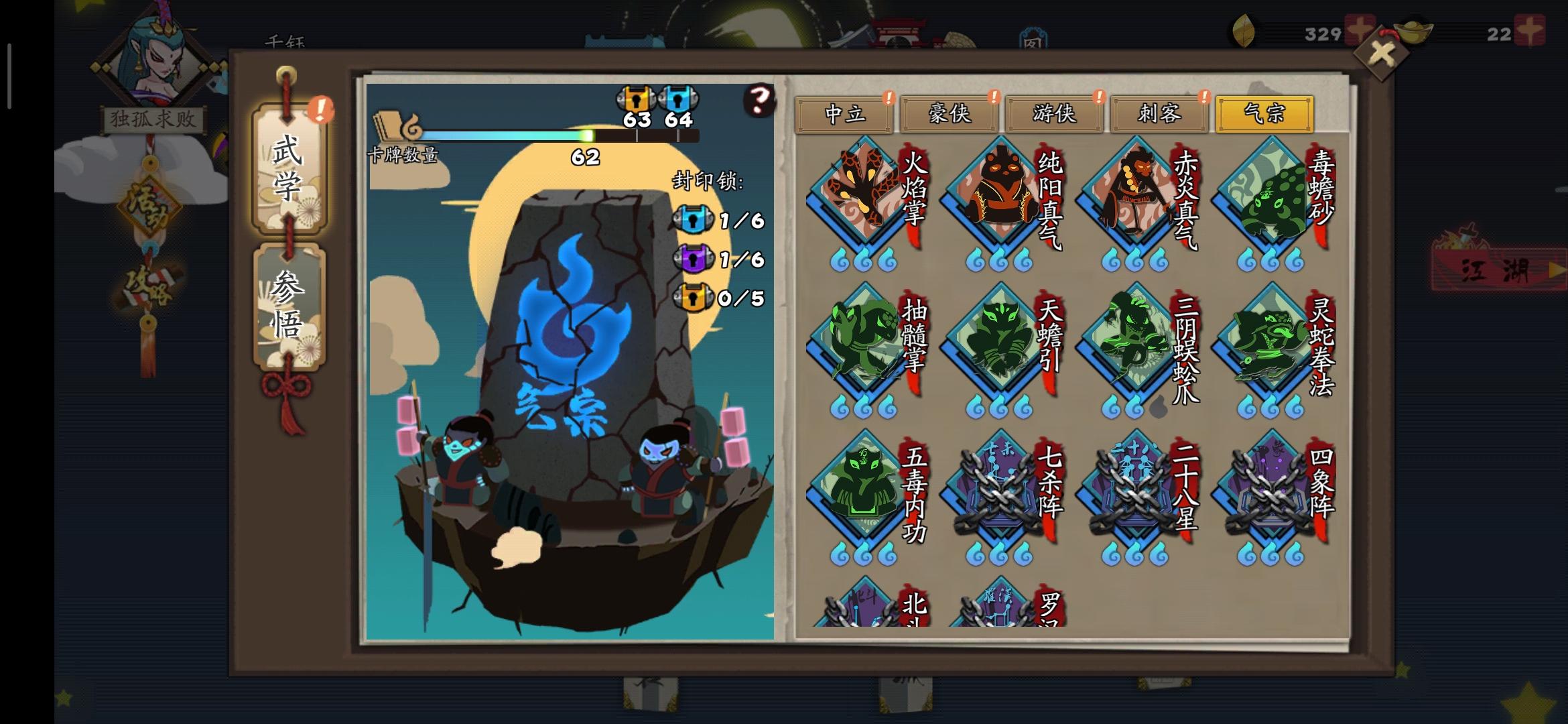The image size is (1568, 724).
Task: Switch to the 中立 faction tab
Action: click(846, 114)
